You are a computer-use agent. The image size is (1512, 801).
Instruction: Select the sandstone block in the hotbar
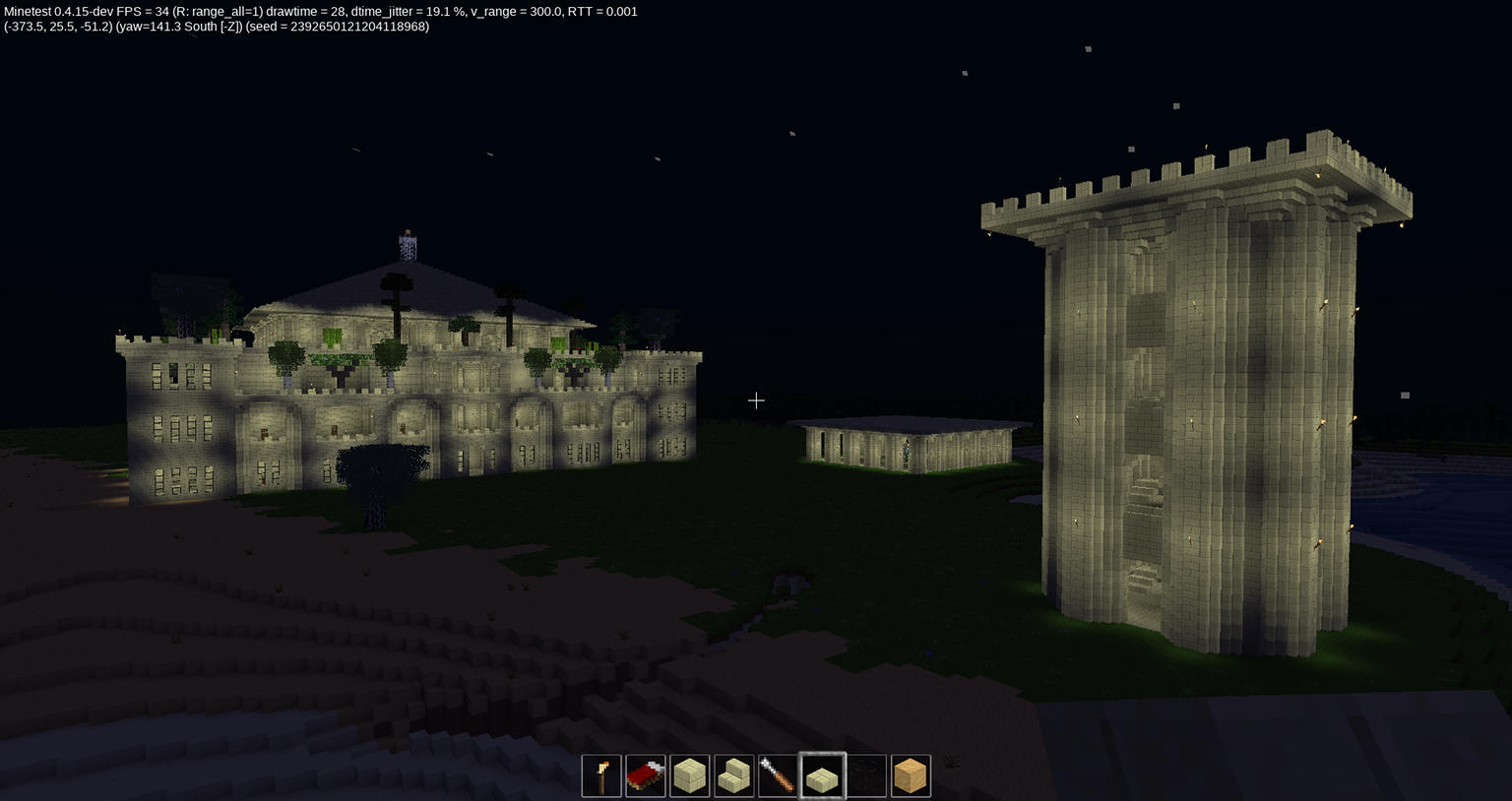point(690,775)
